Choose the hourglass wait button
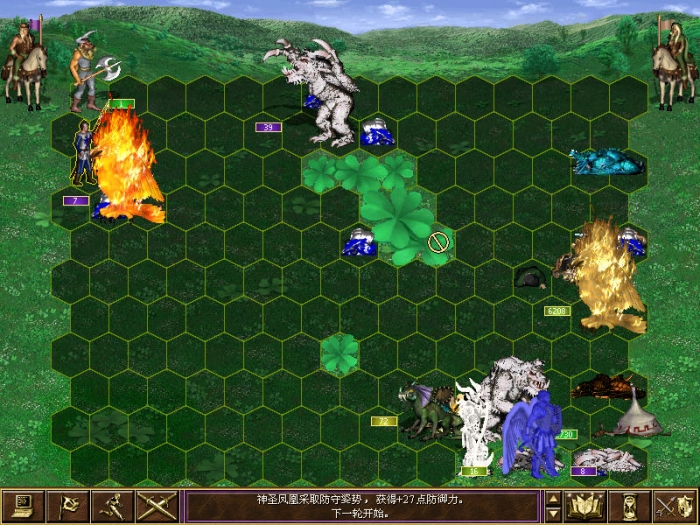The image size is (700, 525). click(630, 506)
